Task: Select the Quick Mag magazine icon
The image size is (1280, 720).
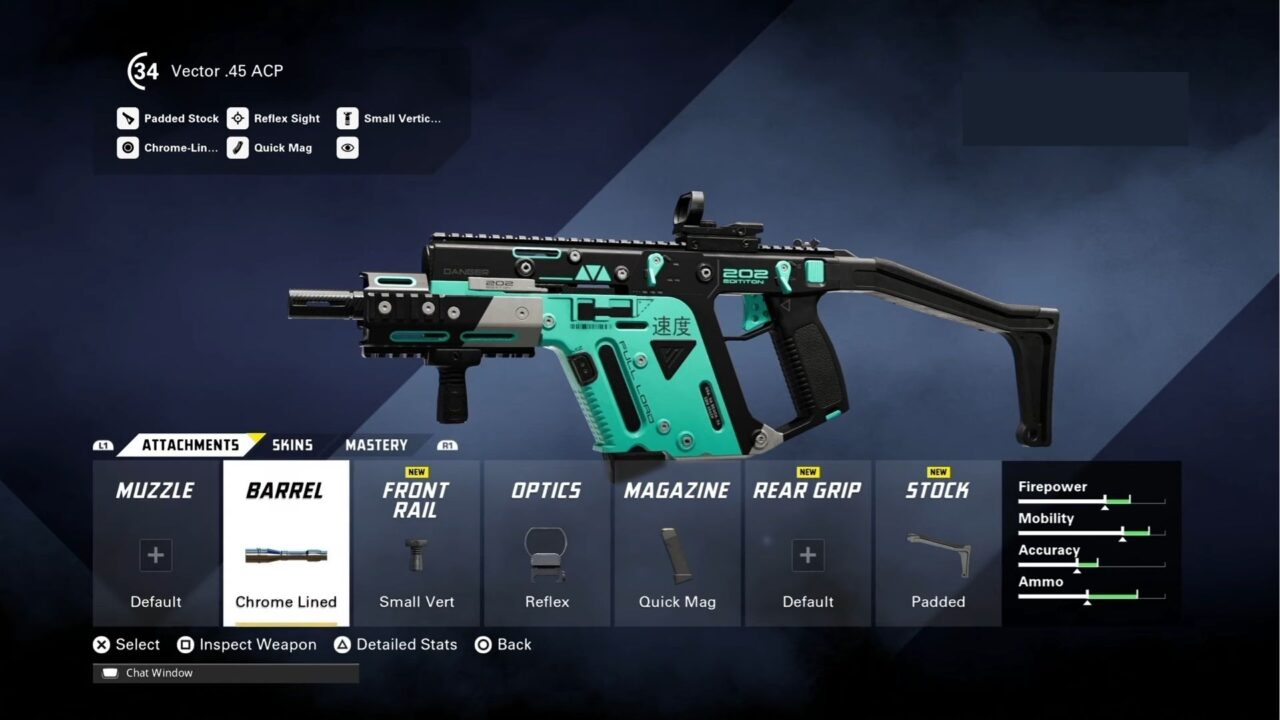Action: click(x=677, y=556)
